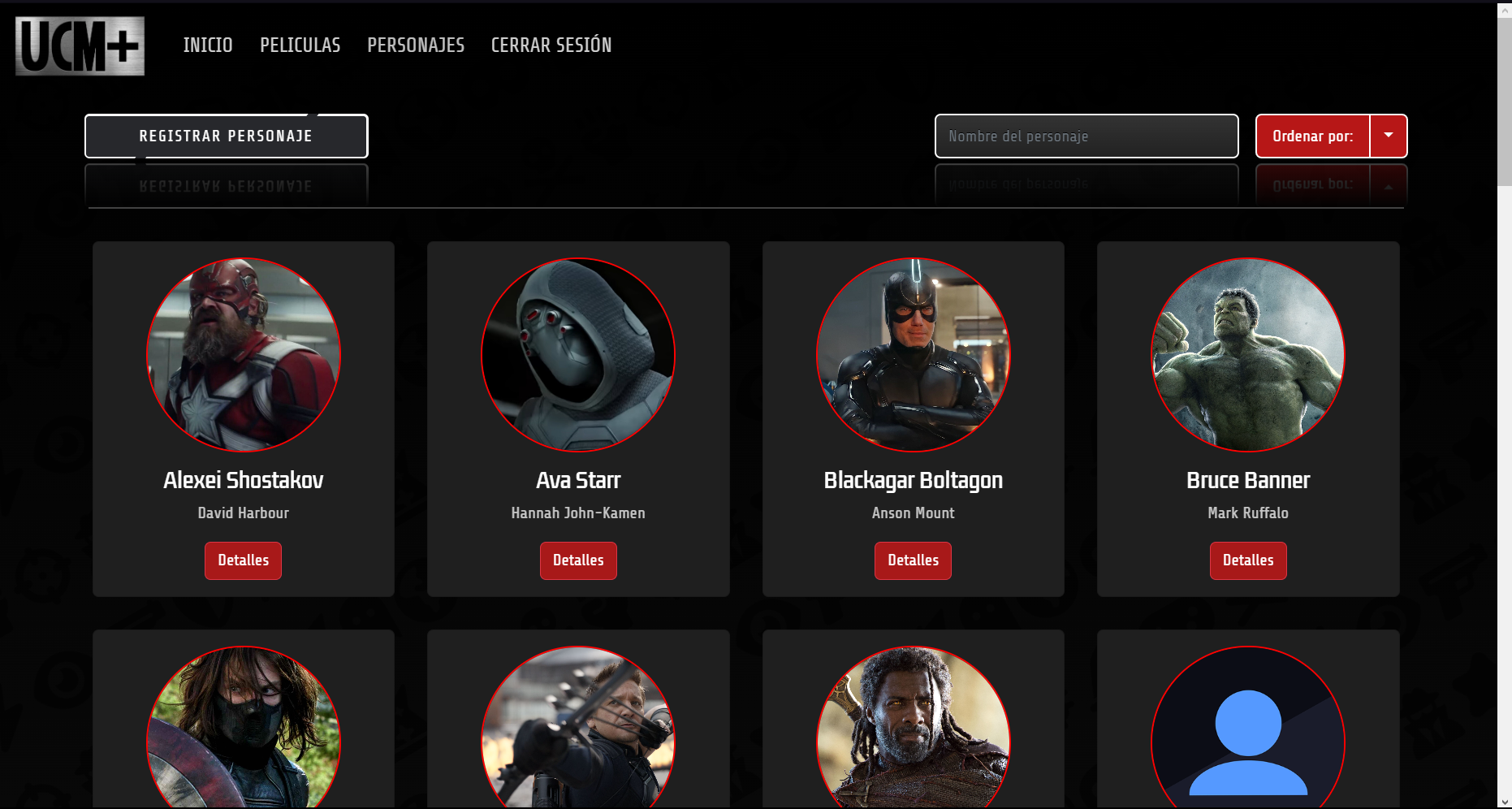Click the UCM+ logo

(80, 46)
